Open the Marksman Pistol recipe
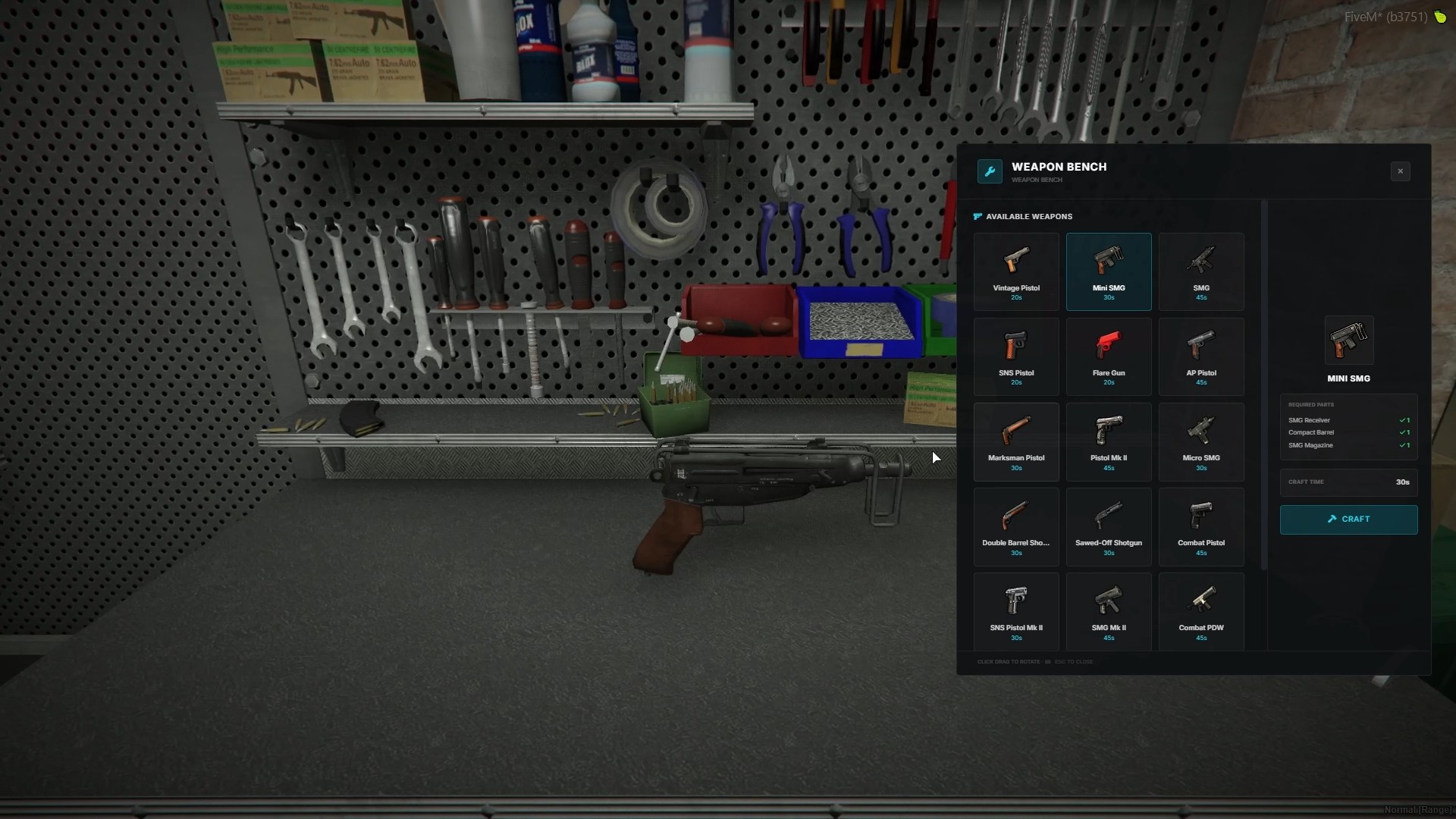The image size is (1456, 819). pos(1016,441)
